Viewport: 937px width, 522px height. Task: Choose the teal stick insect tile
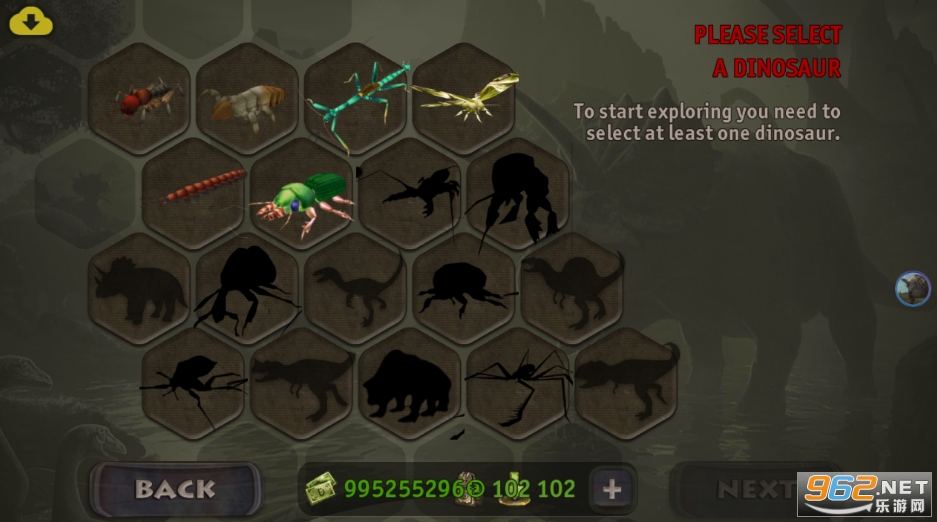point(356,97)
